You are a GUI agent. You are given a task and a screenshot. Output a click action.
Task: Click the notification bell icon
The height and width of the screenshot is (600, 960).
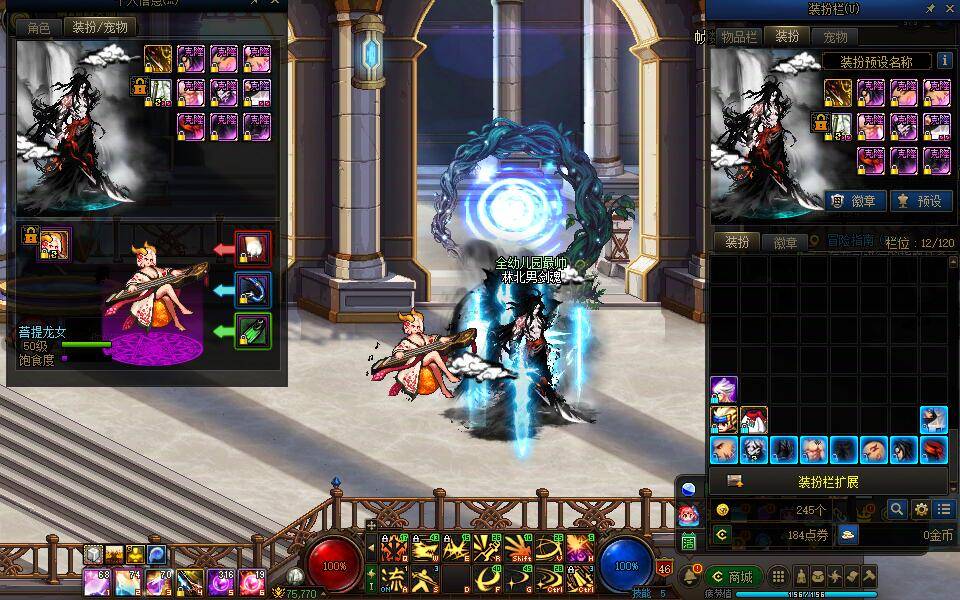point(690,577)
